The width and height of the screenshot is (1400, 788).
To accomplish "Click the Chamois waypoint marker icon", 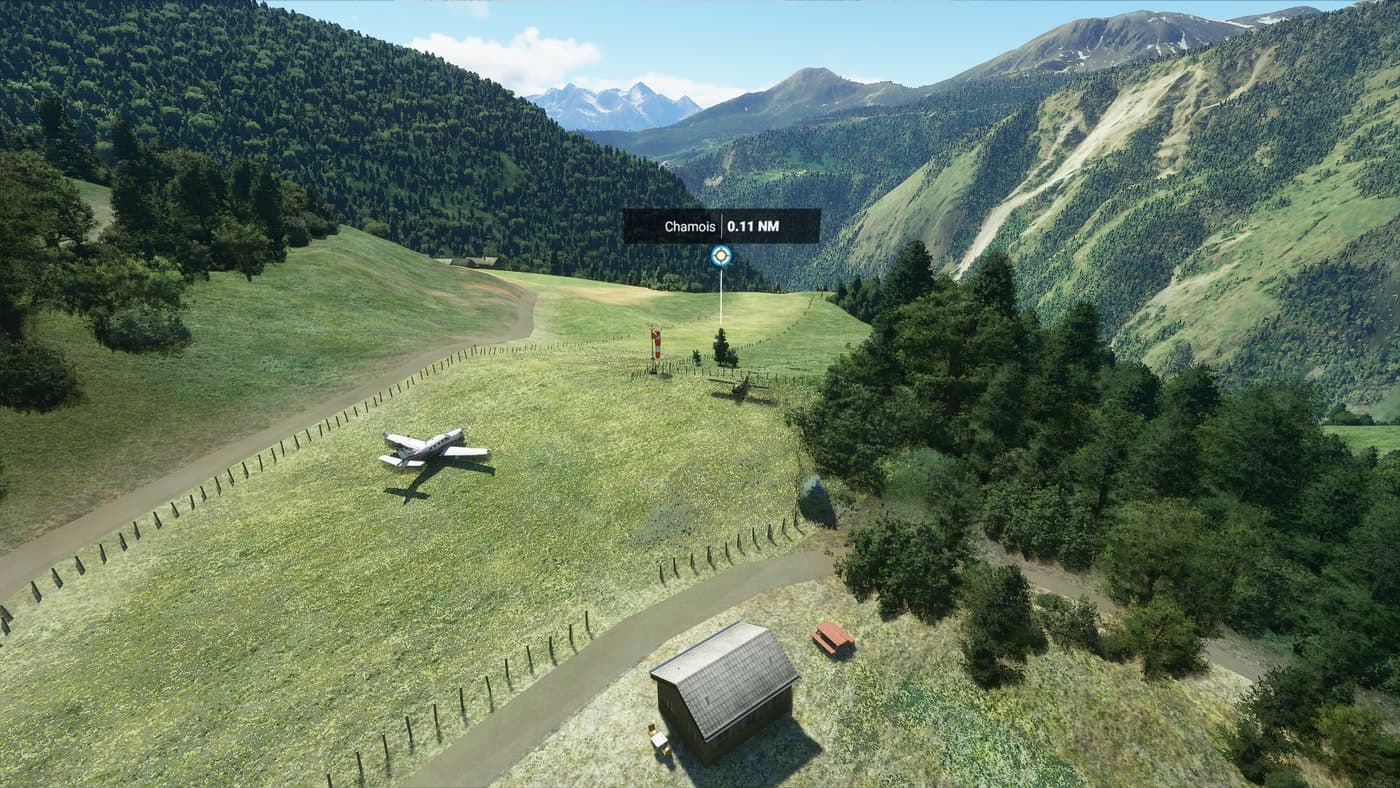I will pyautogui.click(x=721, y=256).
